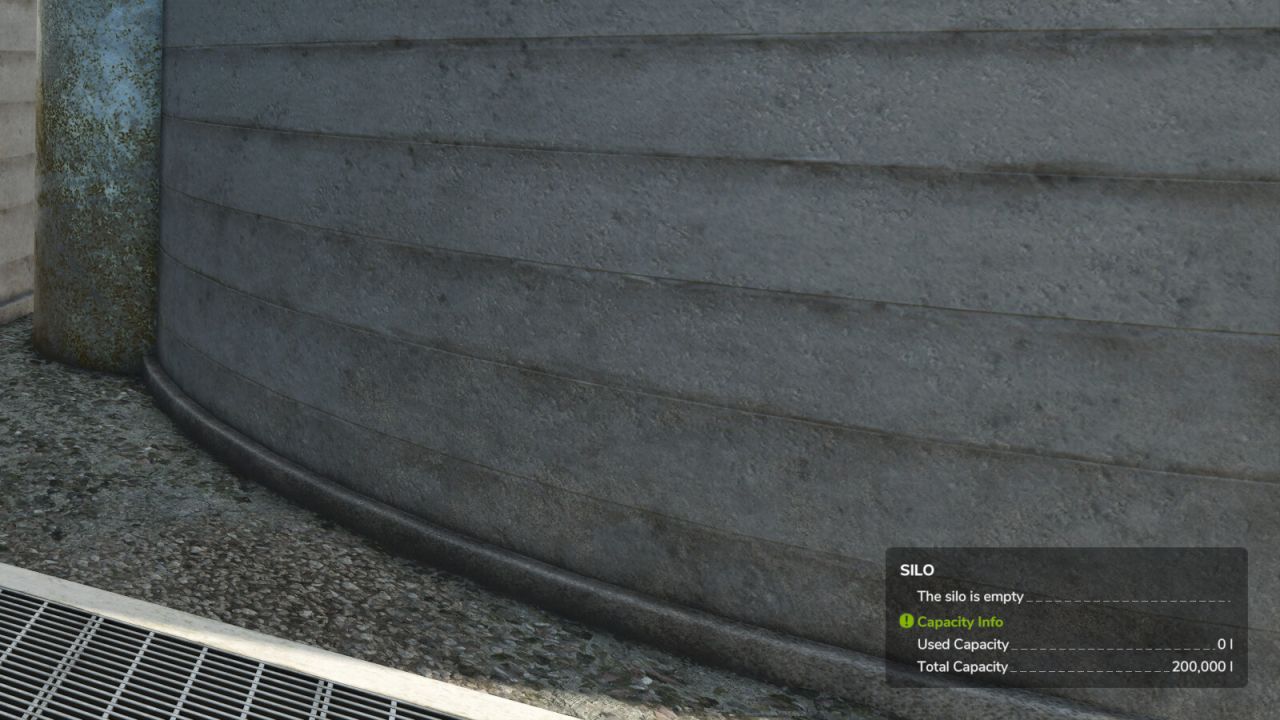Enable the Total Capacity readout
1280x720 pixels.
point(964,667)
